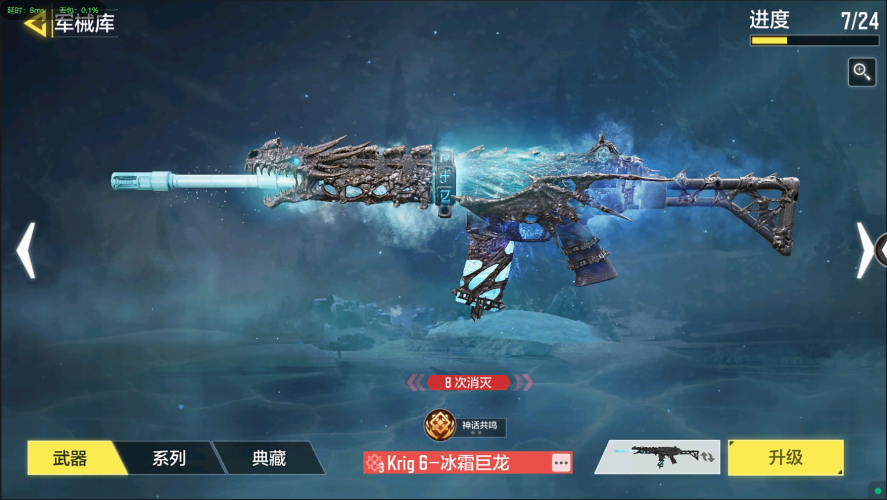The width and height of the screenshot is (887, 500).
Task: Show the next weapon with right arrow
Action: tap(864, 250)
